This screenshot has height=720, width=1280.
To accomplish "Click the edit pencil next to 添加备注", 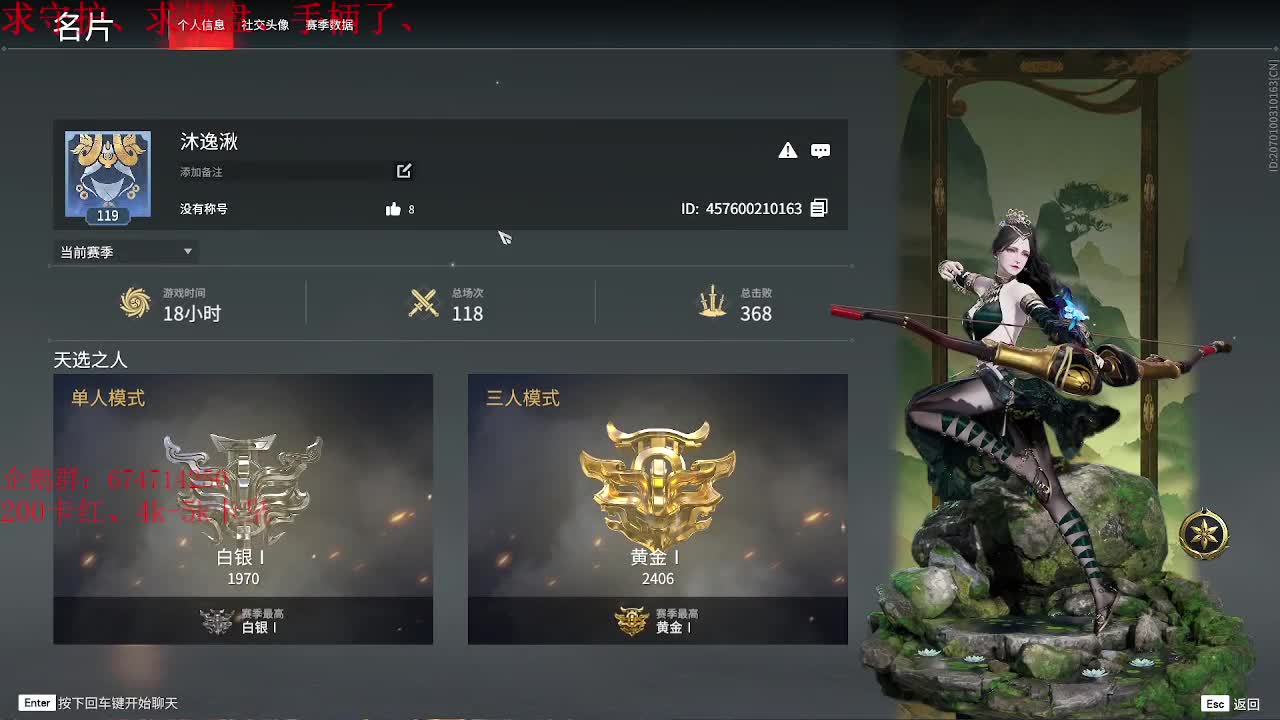I will 403,171.
